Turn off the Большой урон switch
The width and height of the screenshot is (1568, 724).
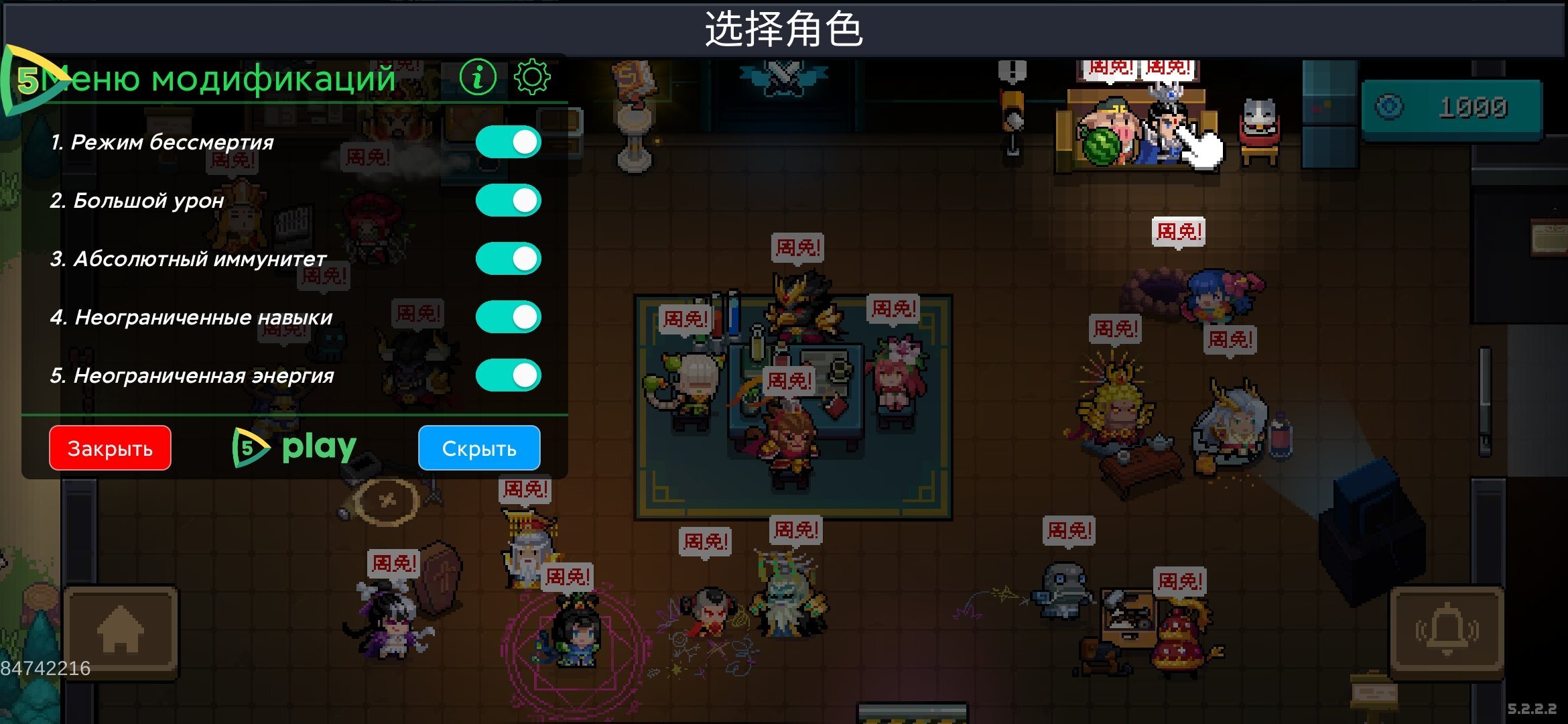508,199
